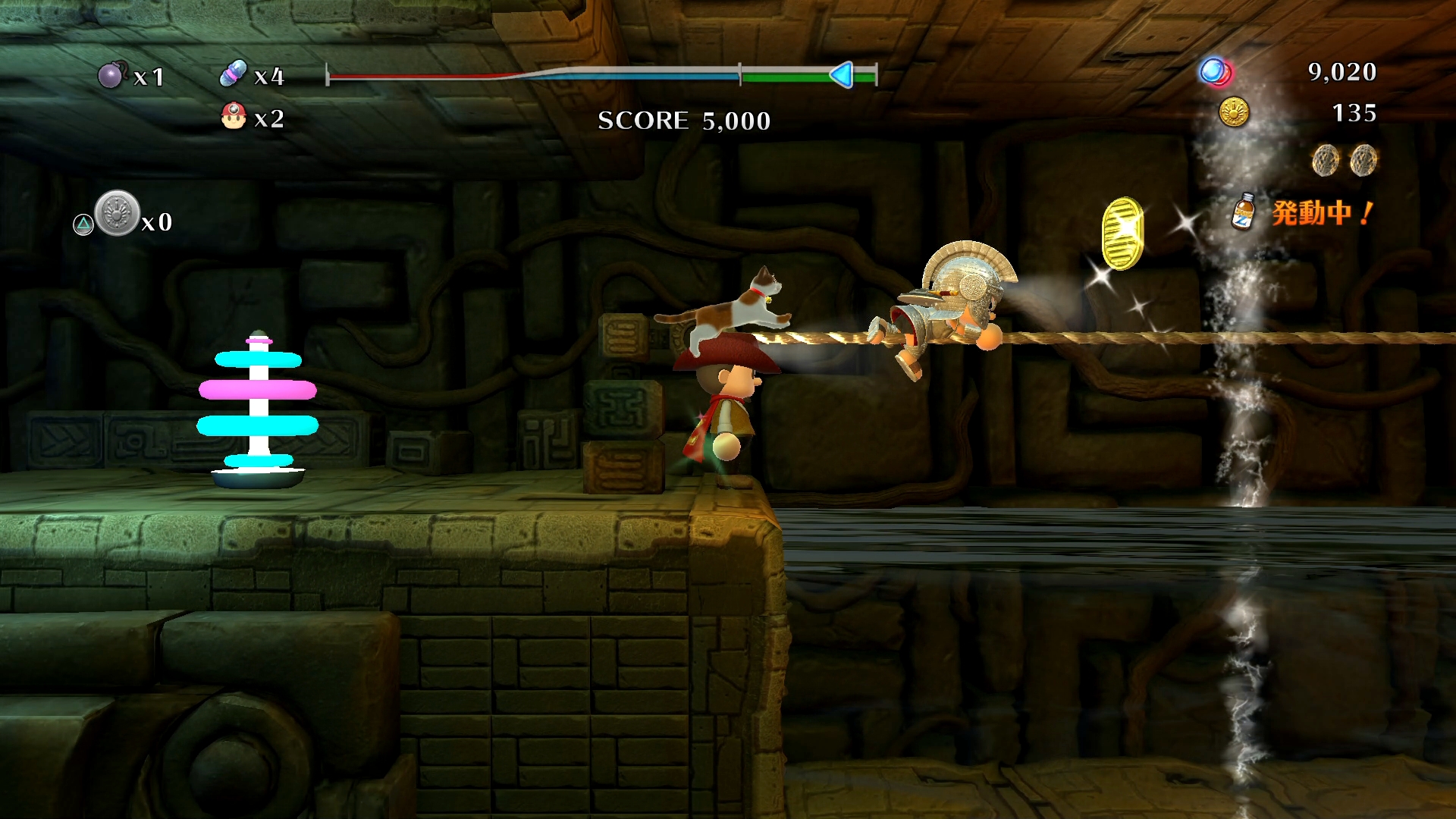Select the flare capsule icon
The image size is (1456, 819).
(x=233, y=74)
